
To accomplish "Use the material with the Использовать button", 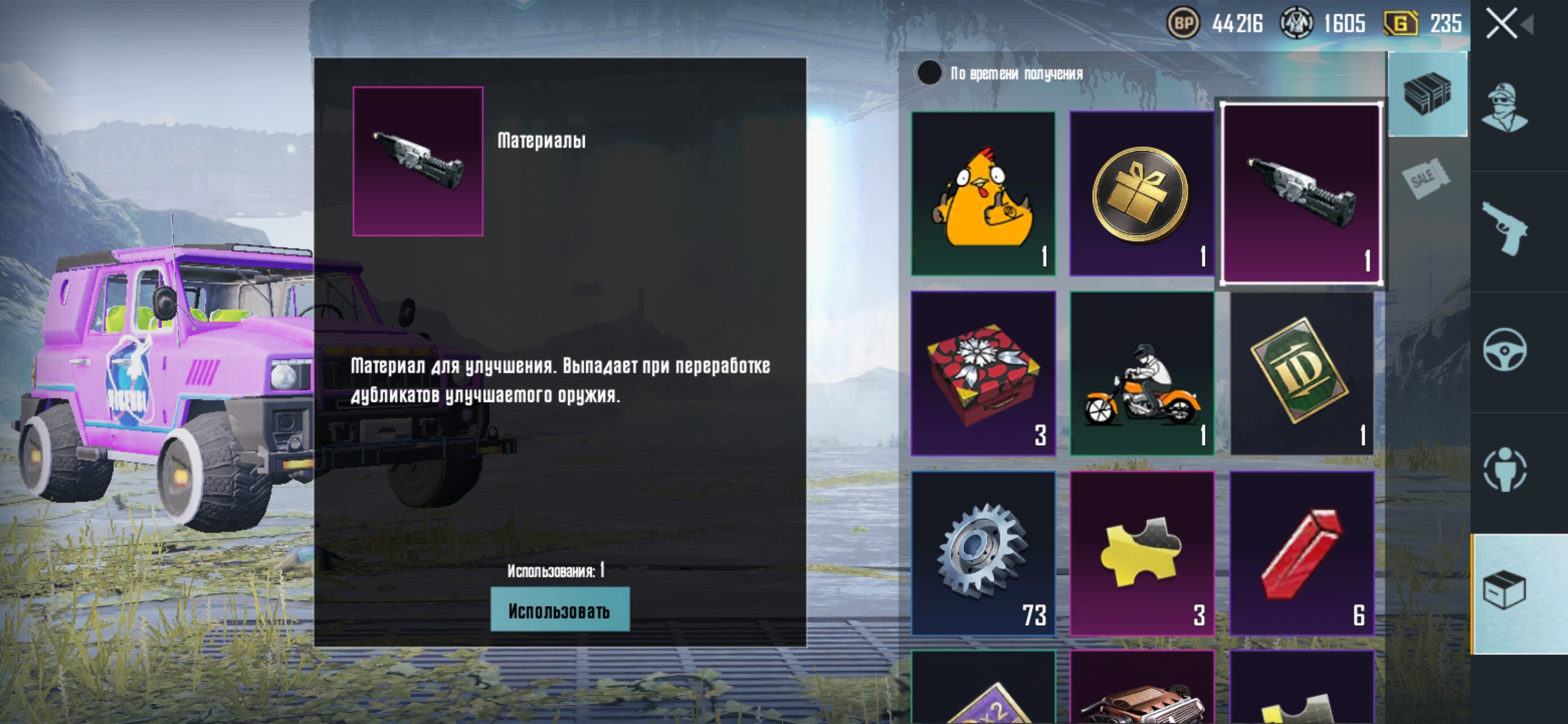I will [x=560, y=609].
